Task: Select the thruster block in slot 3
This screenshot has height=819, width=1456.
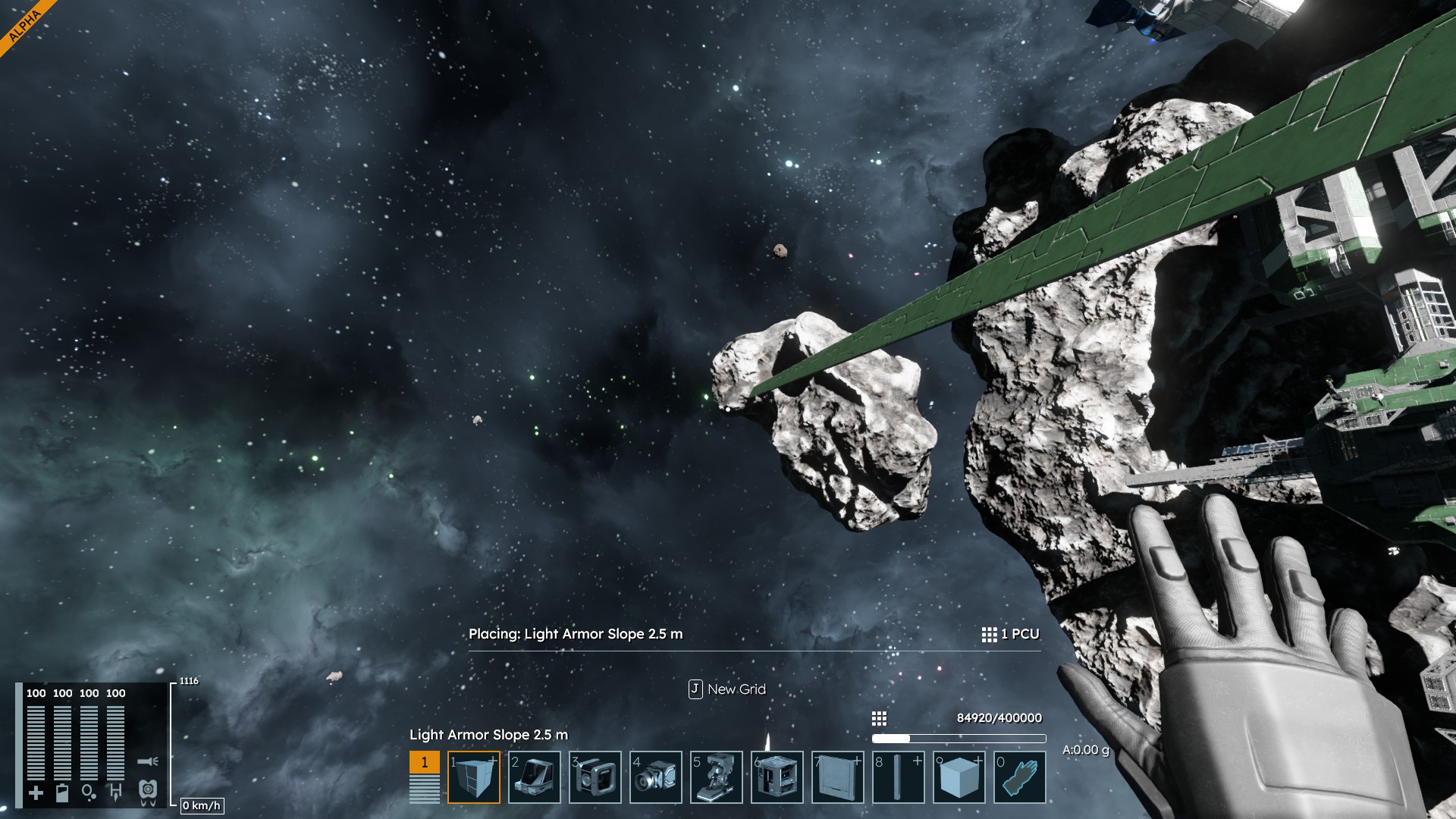Action: pyautogui.click(x=595, y=777)
